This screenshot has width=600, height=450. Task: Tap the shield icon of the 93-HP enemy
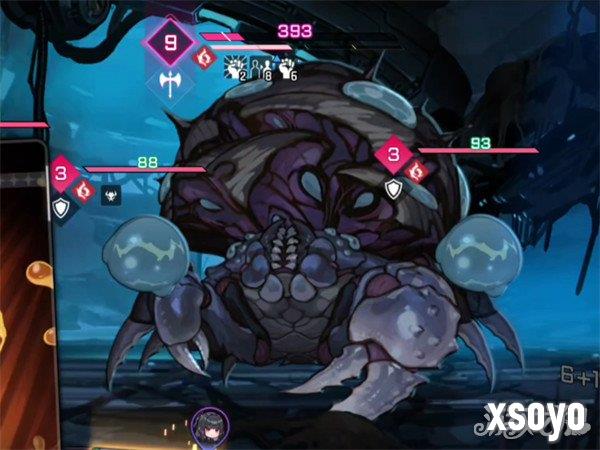[x=394, y=187]
